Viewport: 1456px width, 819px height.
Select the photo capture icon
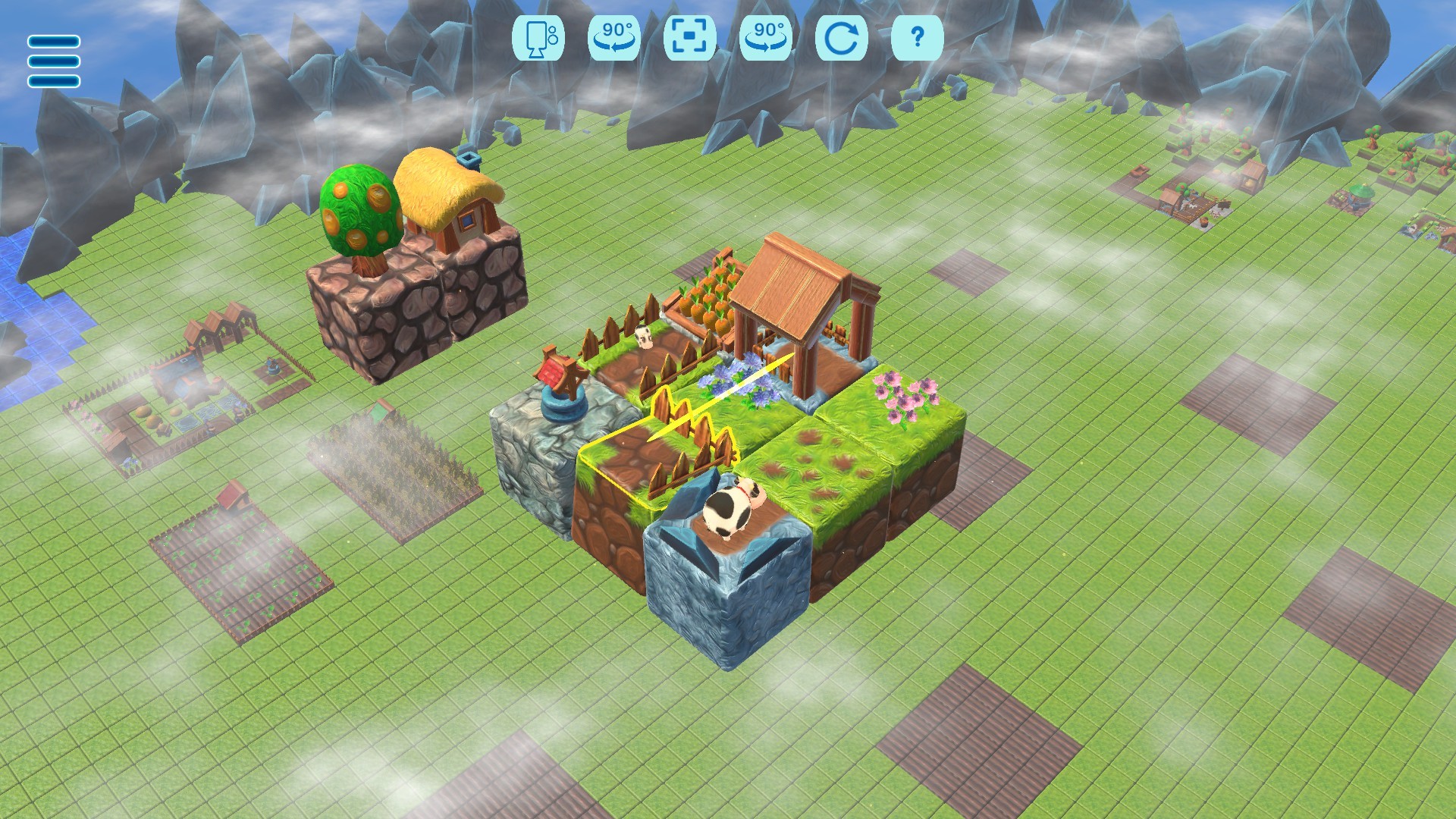click(540, 38)
